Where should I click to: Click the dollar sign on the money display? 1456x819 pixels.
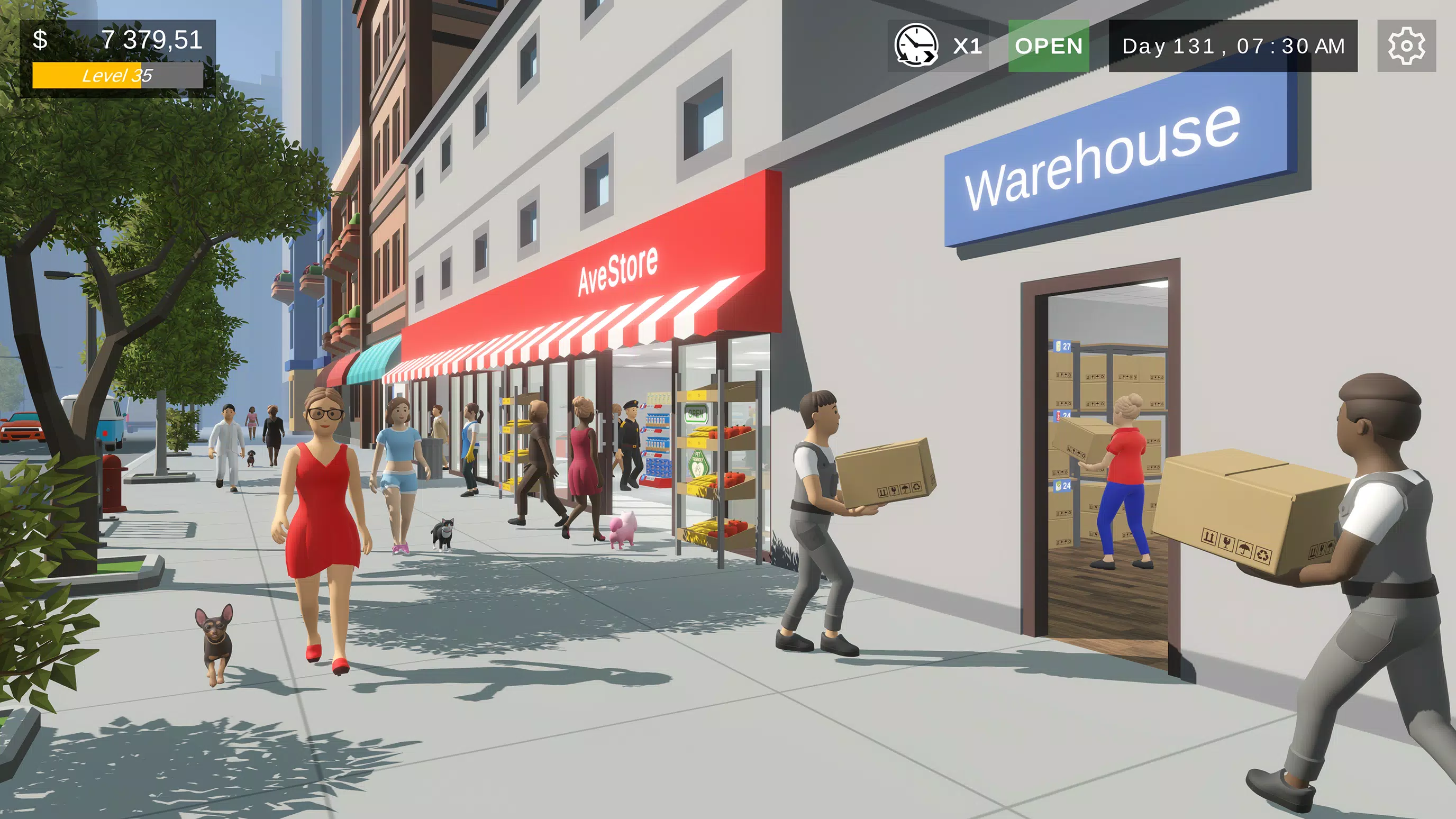point(40,40)
